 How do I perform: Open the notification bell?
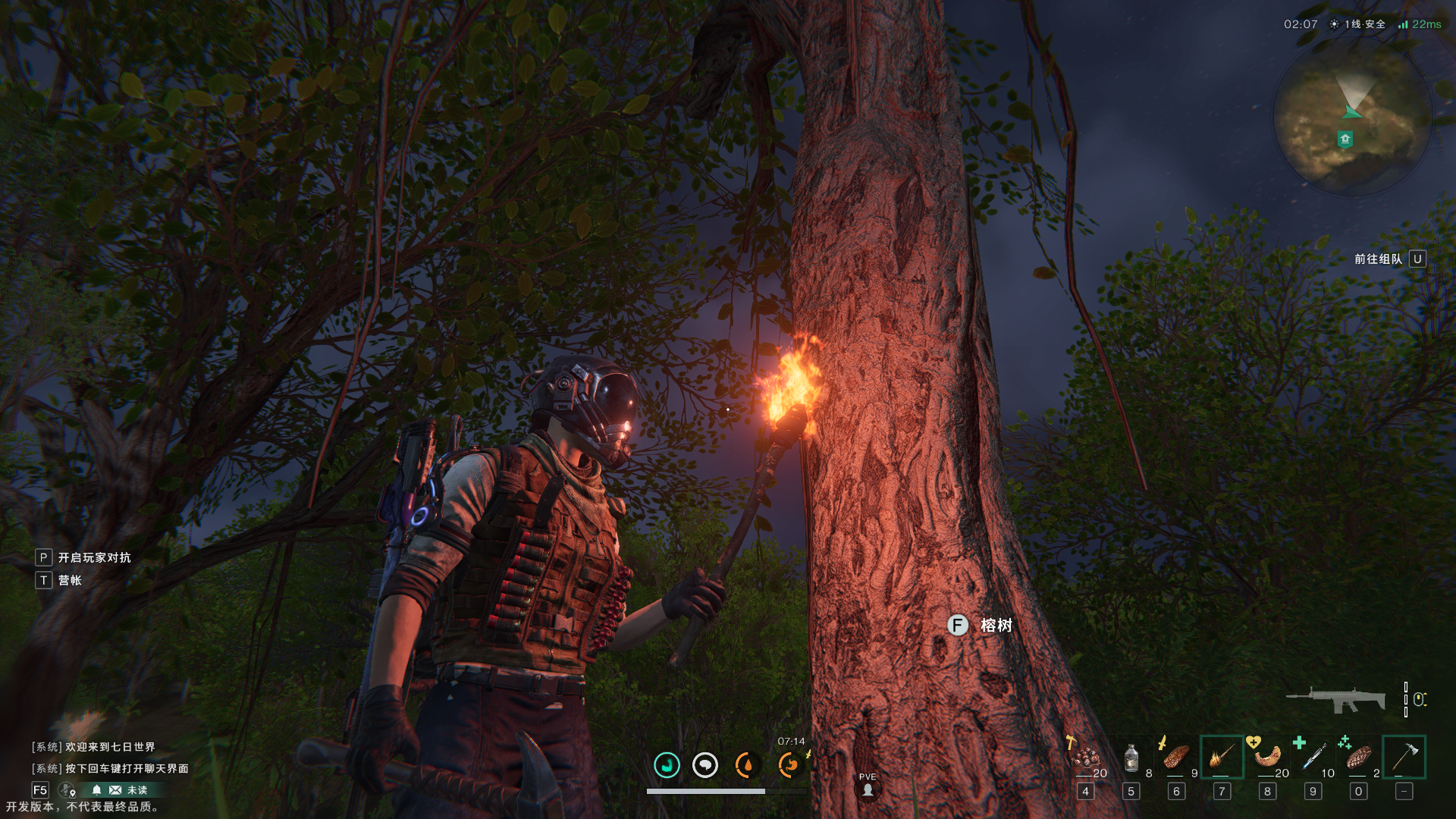[96, 790]
